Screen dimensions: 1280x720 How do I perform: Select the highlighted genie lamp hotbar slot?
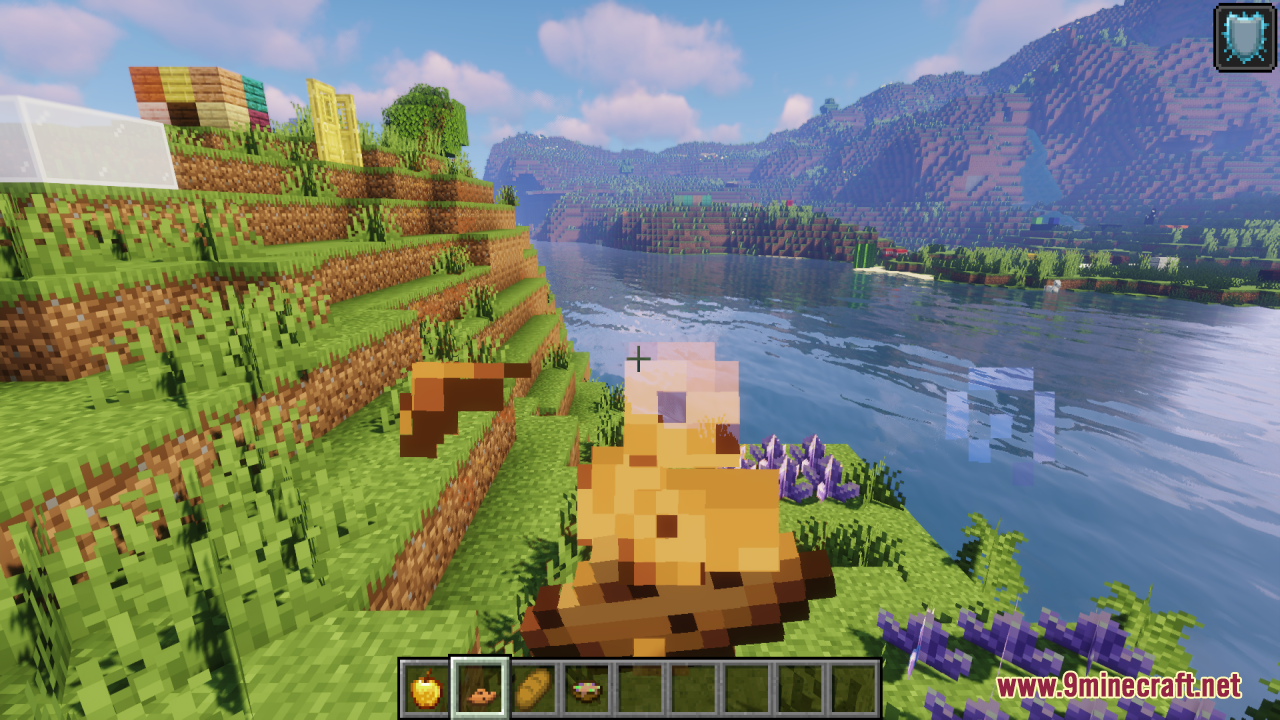480,689
